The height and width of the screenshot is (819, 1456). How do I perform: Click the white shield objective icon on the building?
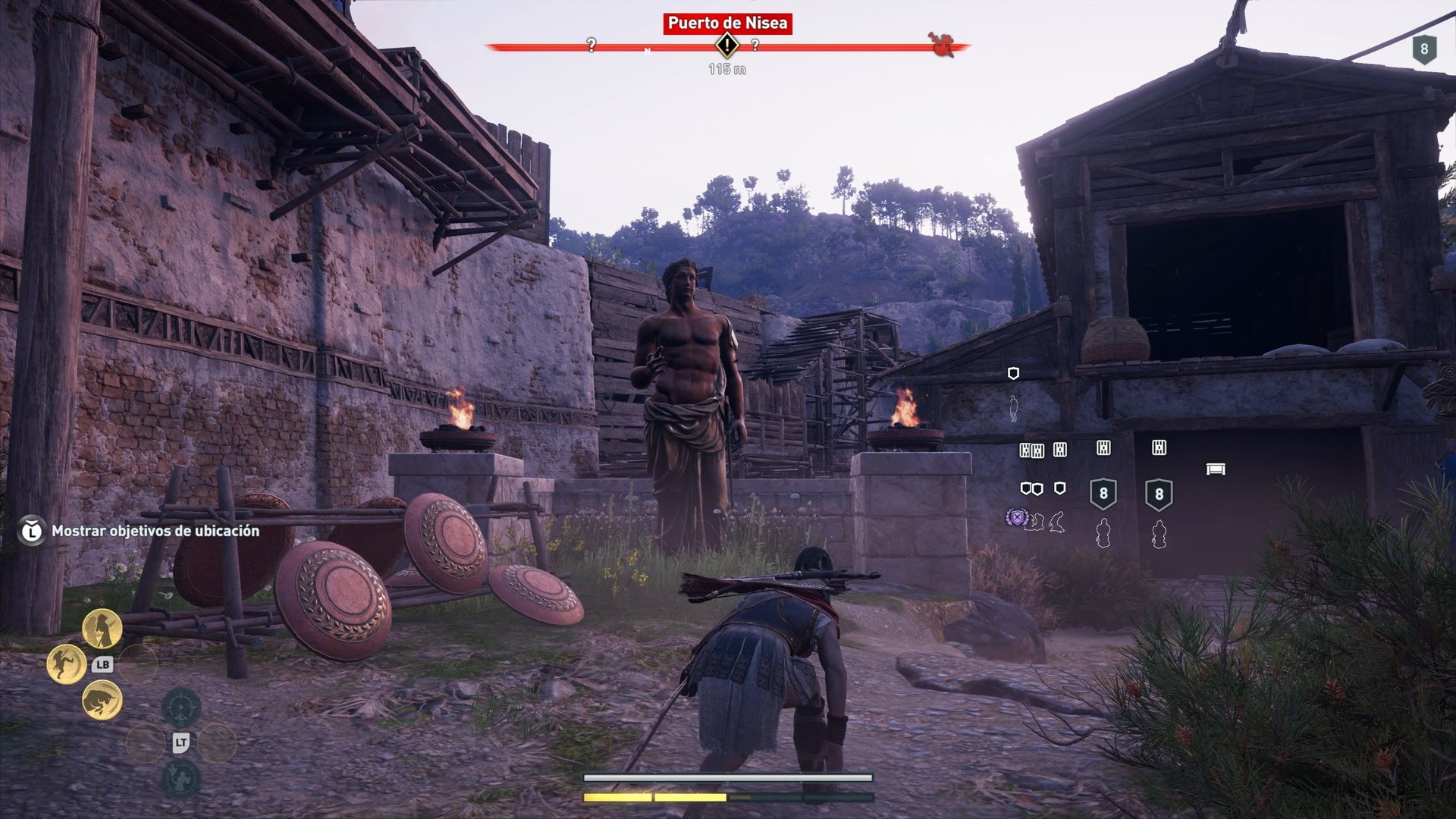tap(1014, 374)
